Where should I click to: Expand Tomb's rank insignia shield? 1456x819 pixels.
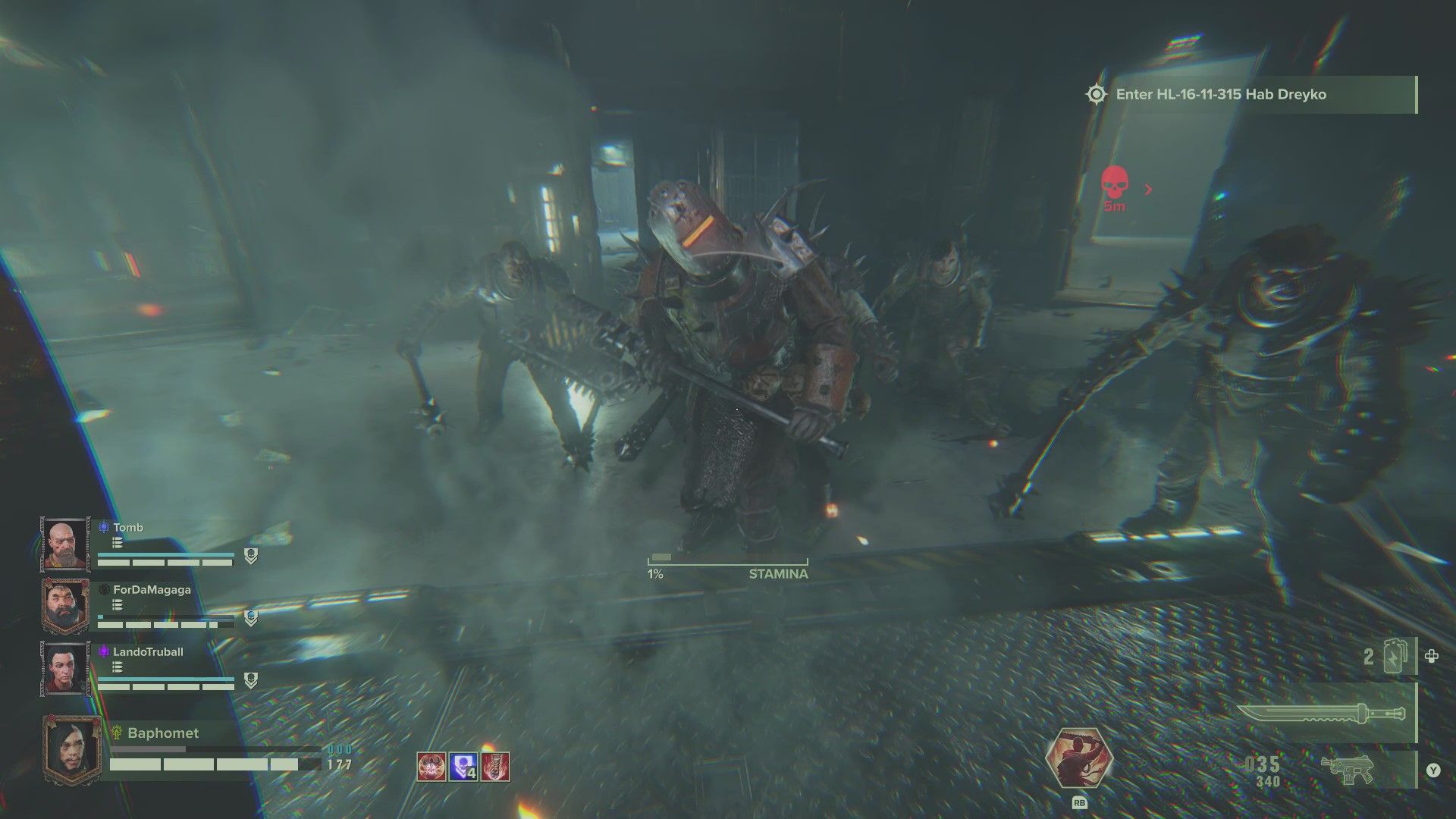pos(250,555)
